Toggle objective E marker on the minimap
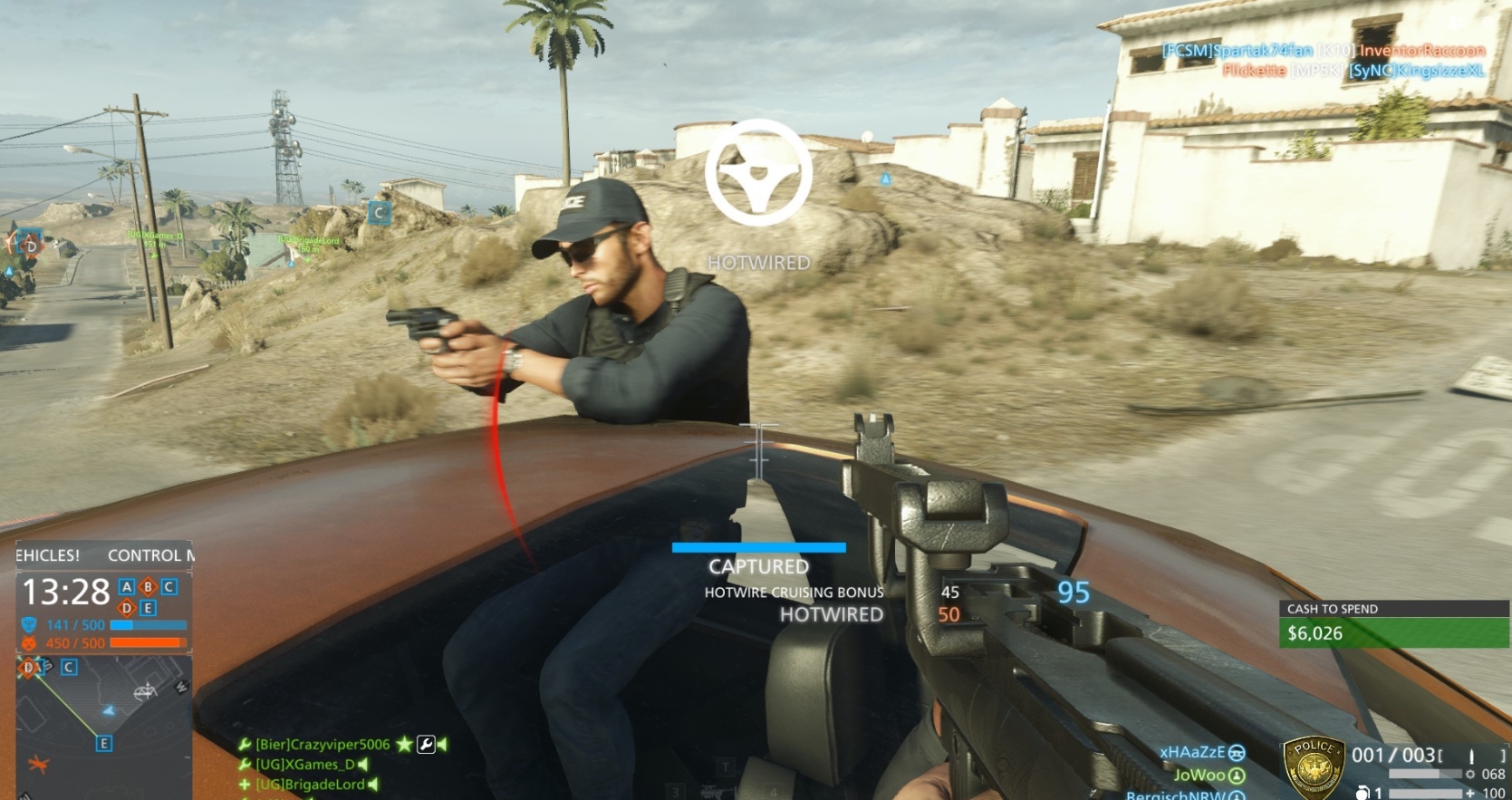1512x800 pixels. coord(104,742)
